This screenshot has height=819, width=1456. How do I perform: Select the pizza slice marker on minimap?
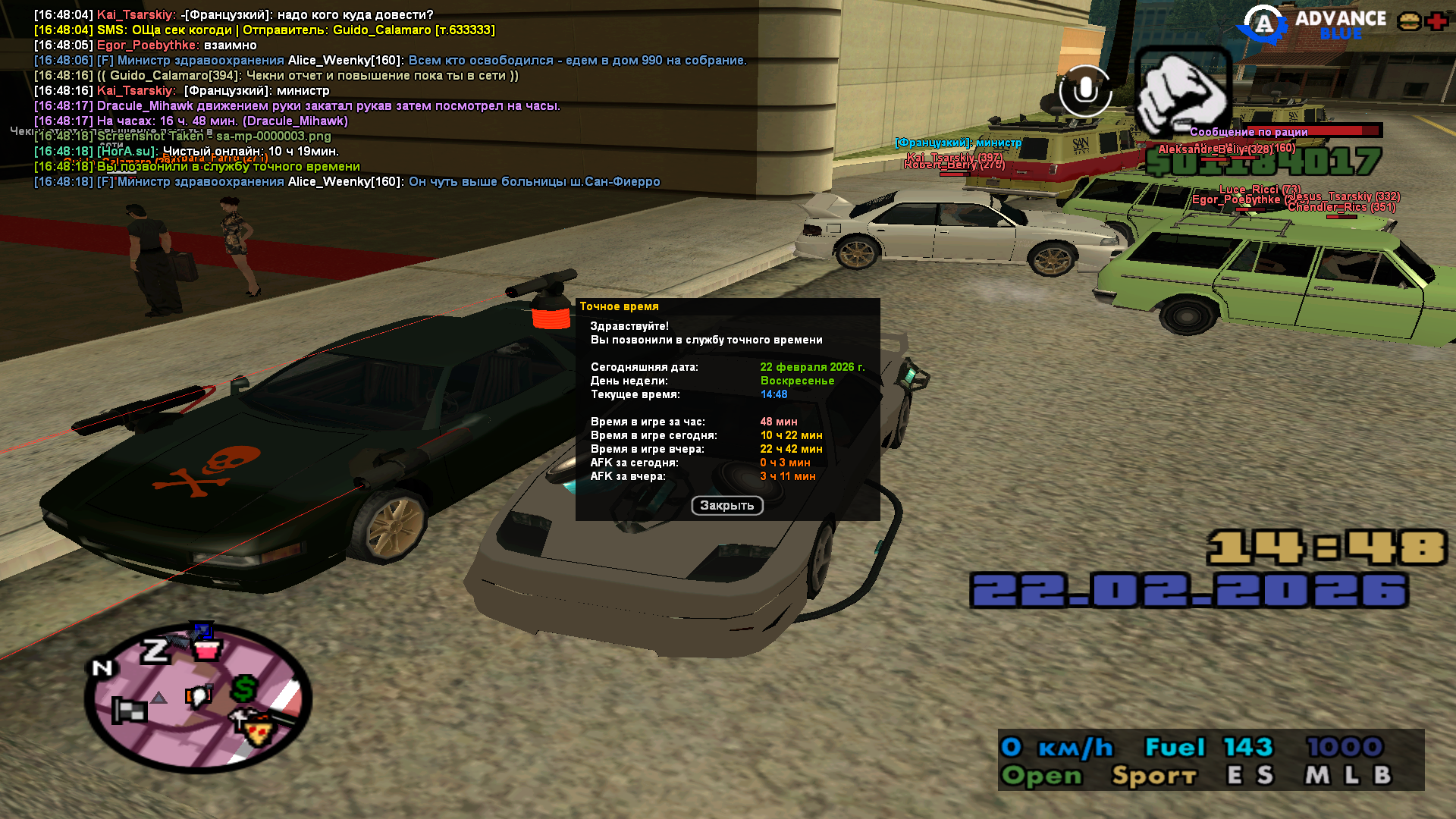(x=258, y=732)
